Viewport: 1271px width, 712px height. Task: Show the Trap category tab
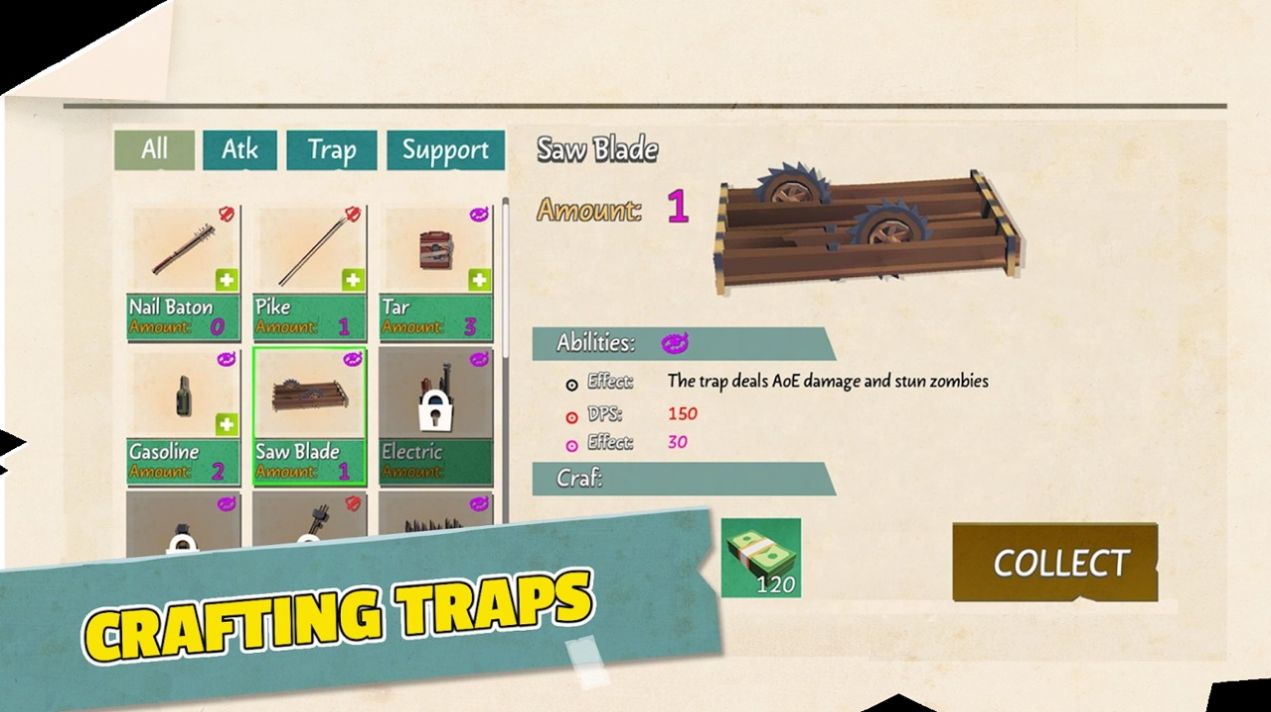(x=331, y=150)
